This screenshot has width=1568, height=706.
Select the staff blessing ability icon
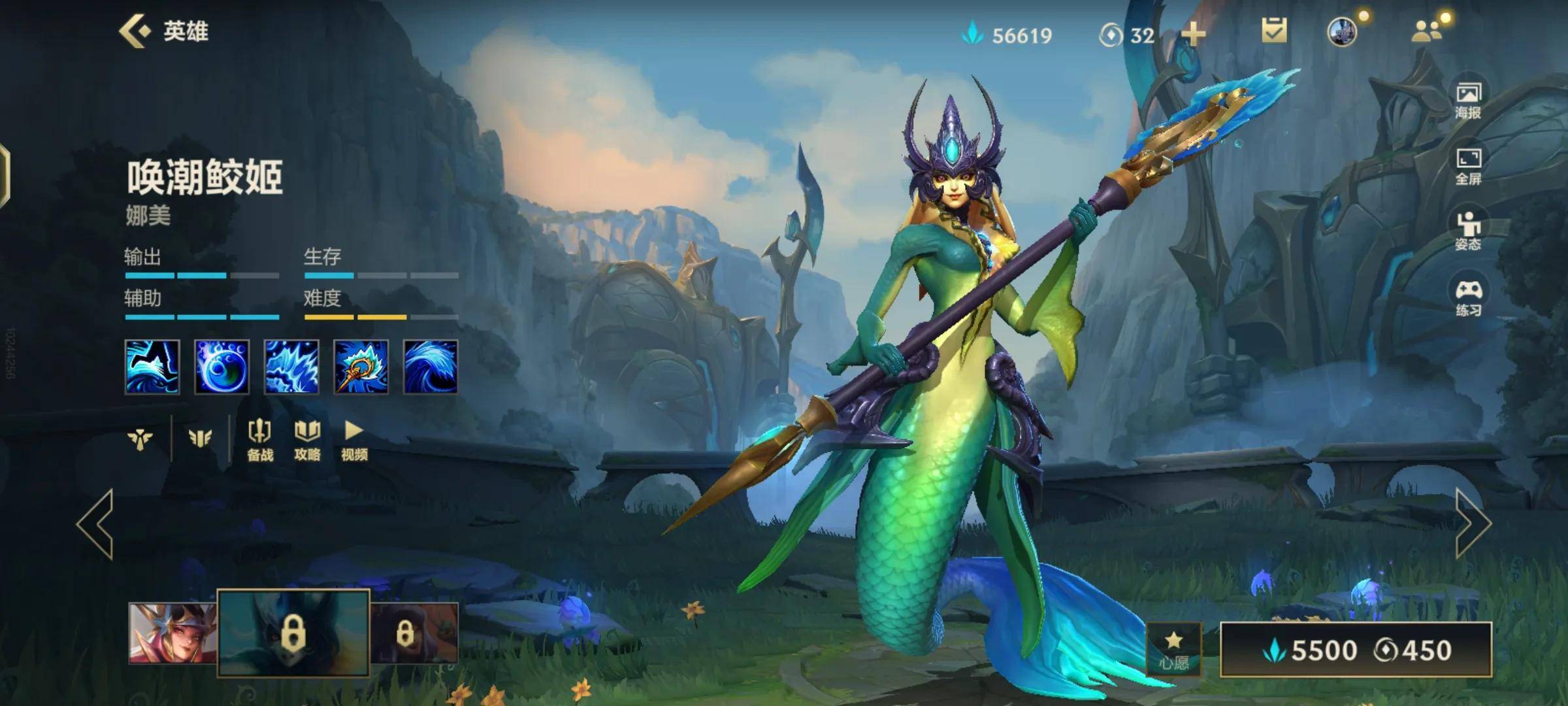pyautogui.click(x=361, y=367)
